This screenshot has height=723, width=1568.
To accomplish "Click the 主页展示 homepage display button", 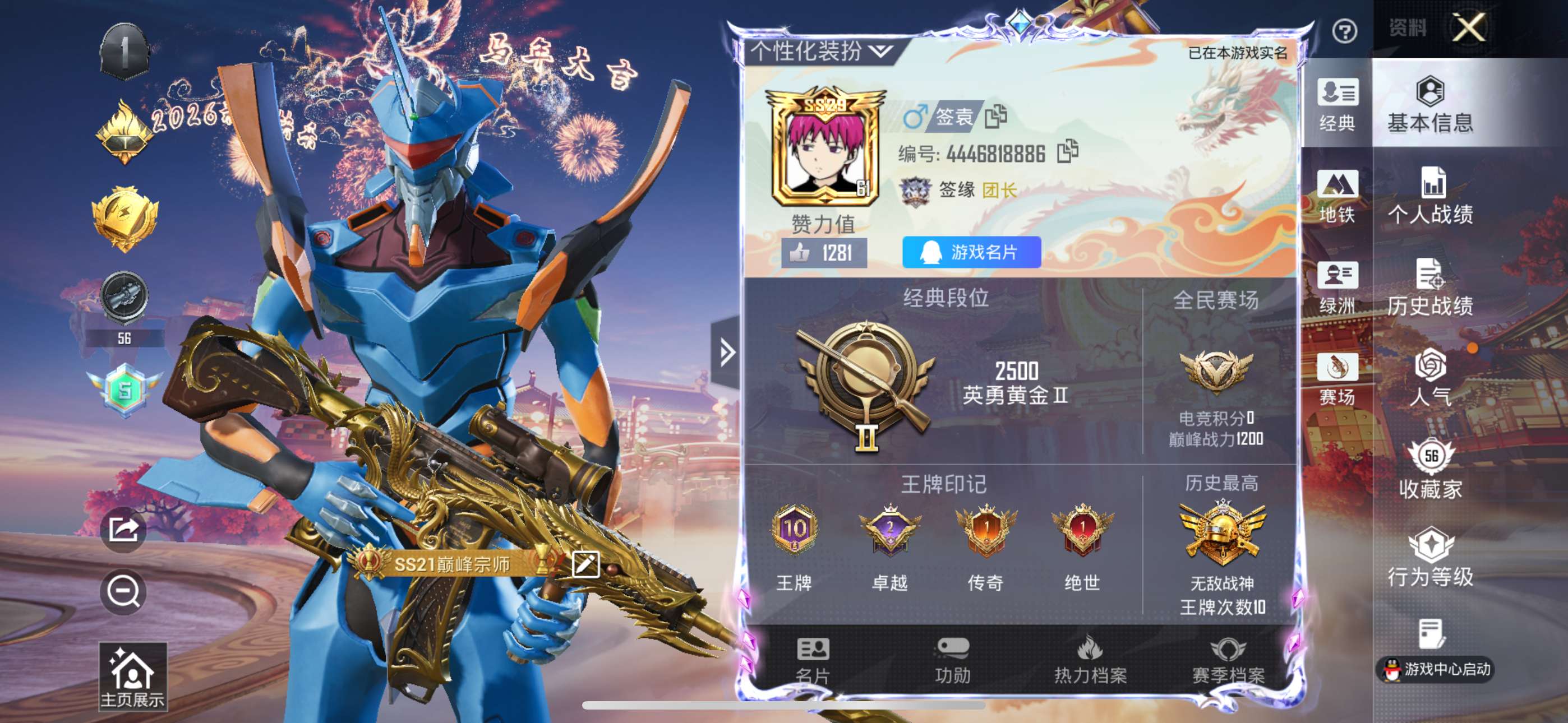I will tap(132, 676).
